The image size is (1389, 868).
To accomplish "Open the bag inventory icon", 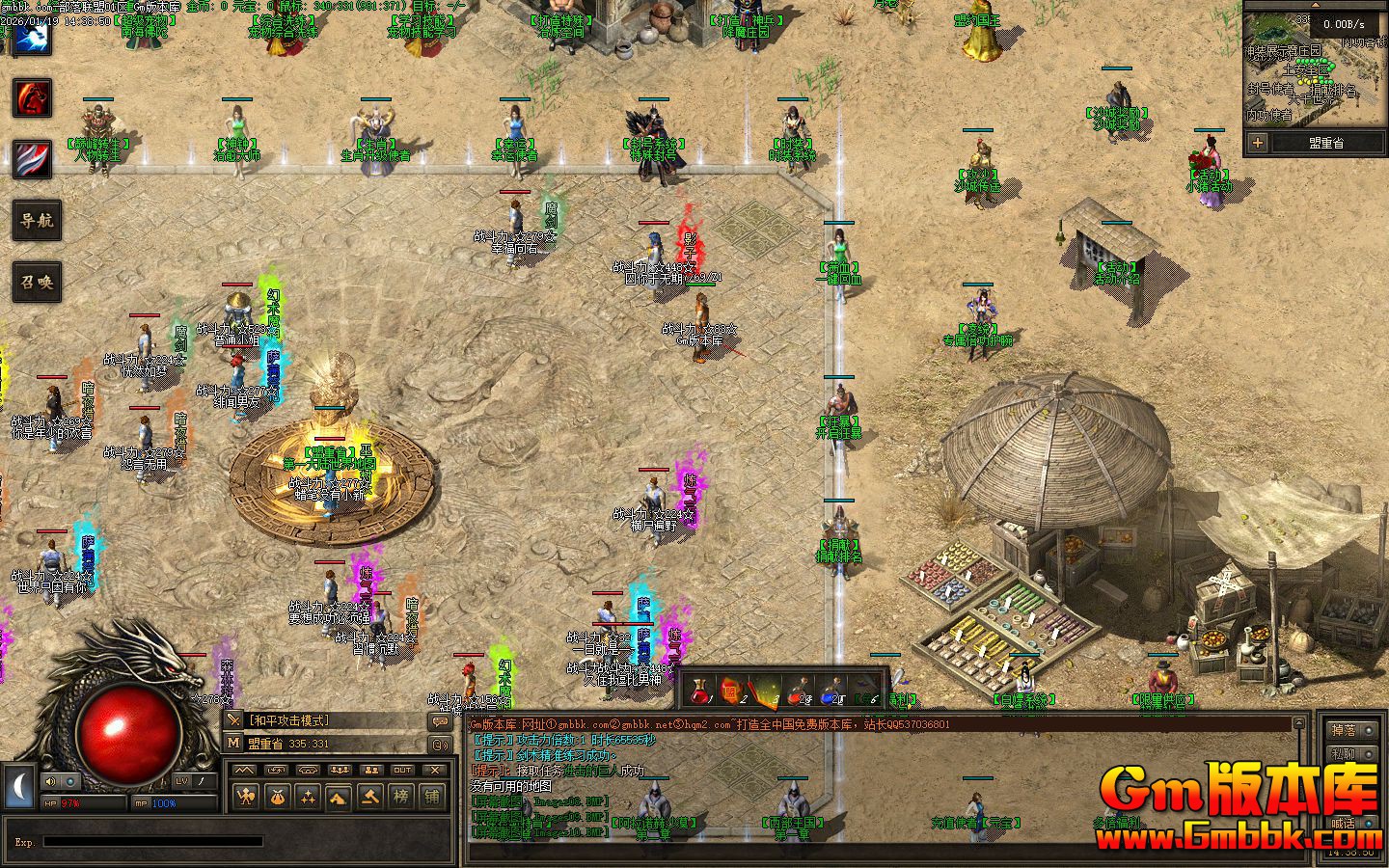I will [276, 797].
